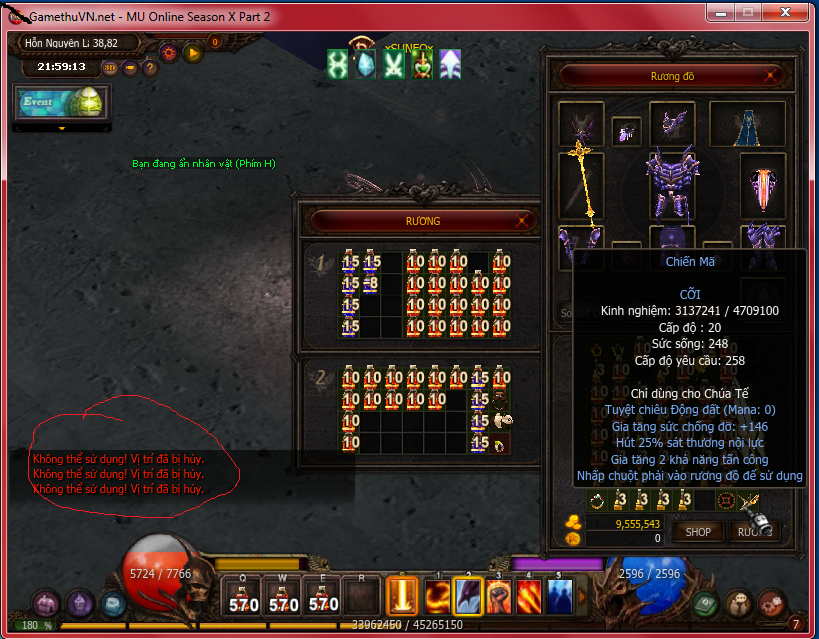The height and width of the screenshot is (639, 819).
Task: Select the equipped purple helmet slot
Action: point(672,123)
